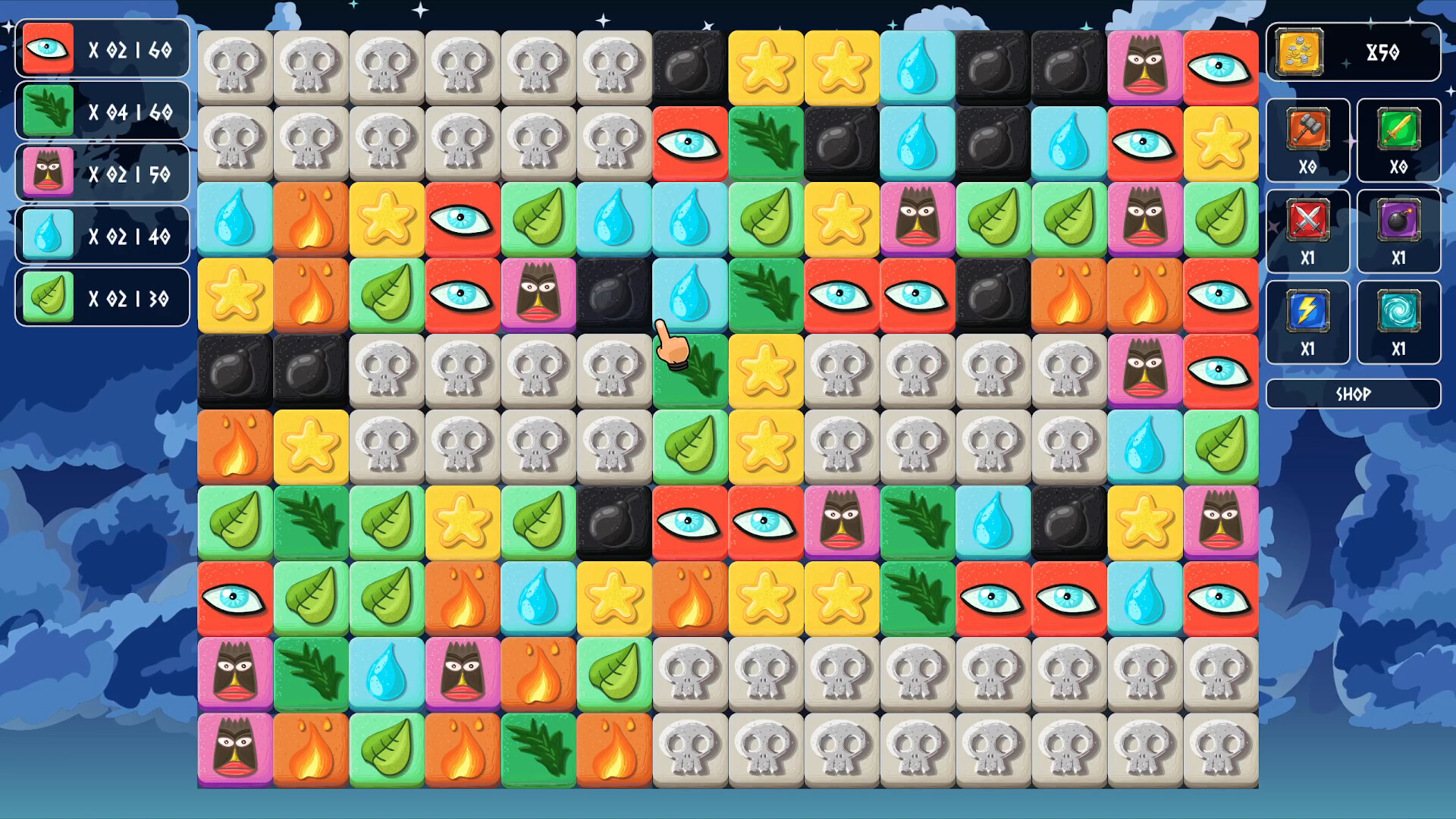Click the seaweed objective showing X 04
The image size is (1456, 819).
click(47, 111)
